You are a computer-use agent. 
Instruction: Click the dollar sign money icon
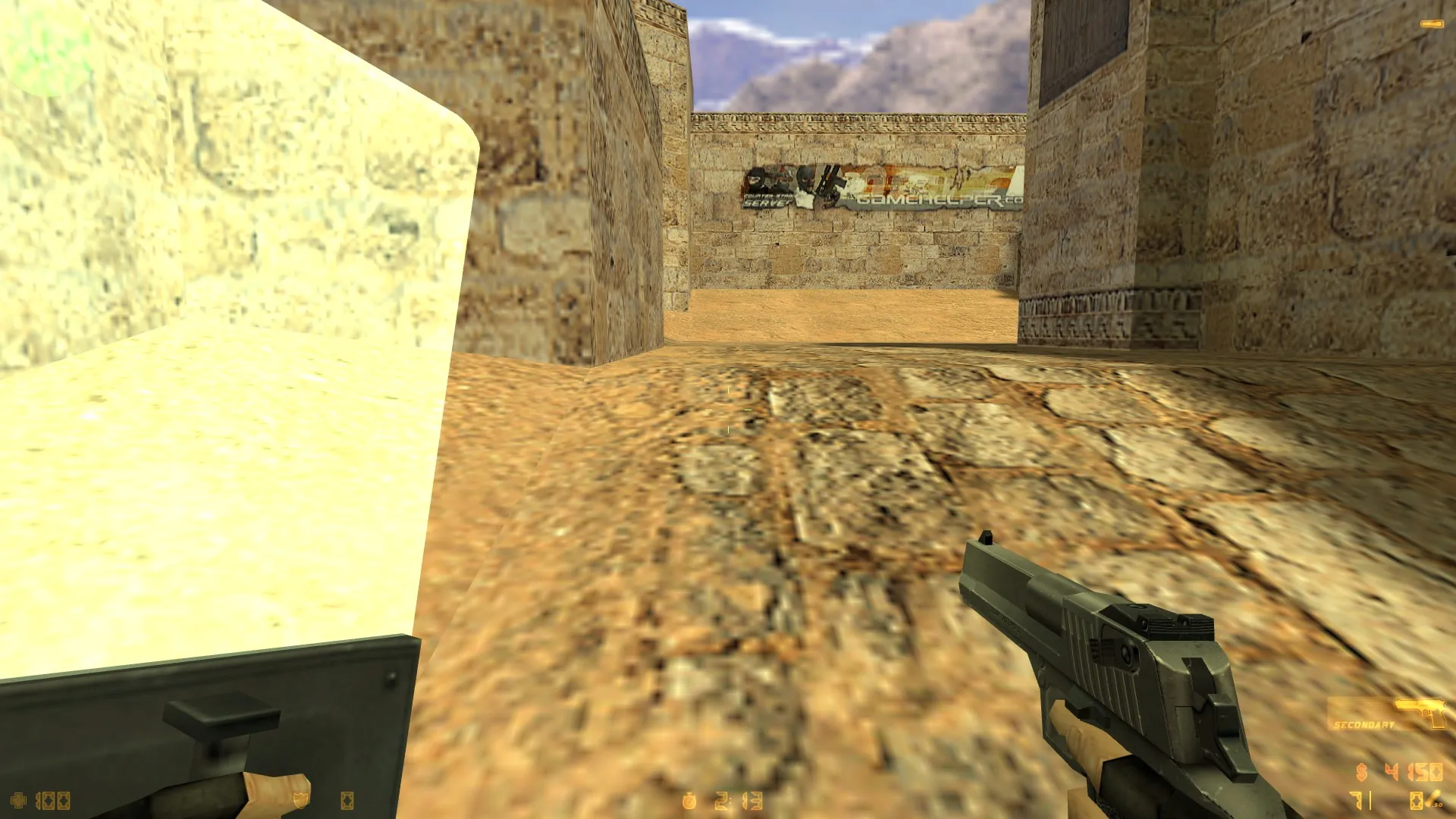point(1362,773)
